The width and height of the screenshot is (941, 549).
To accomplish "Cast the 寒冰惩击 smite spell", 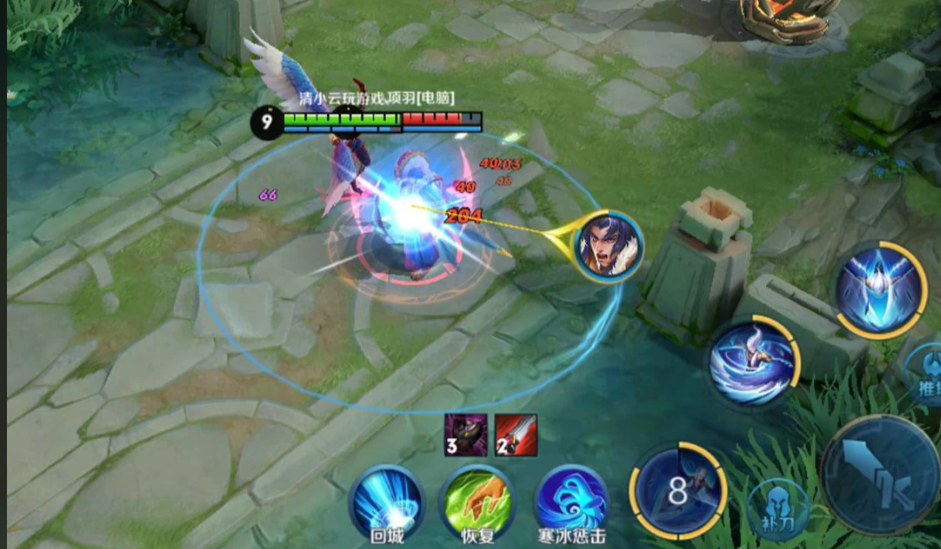I will pos(571,502).
